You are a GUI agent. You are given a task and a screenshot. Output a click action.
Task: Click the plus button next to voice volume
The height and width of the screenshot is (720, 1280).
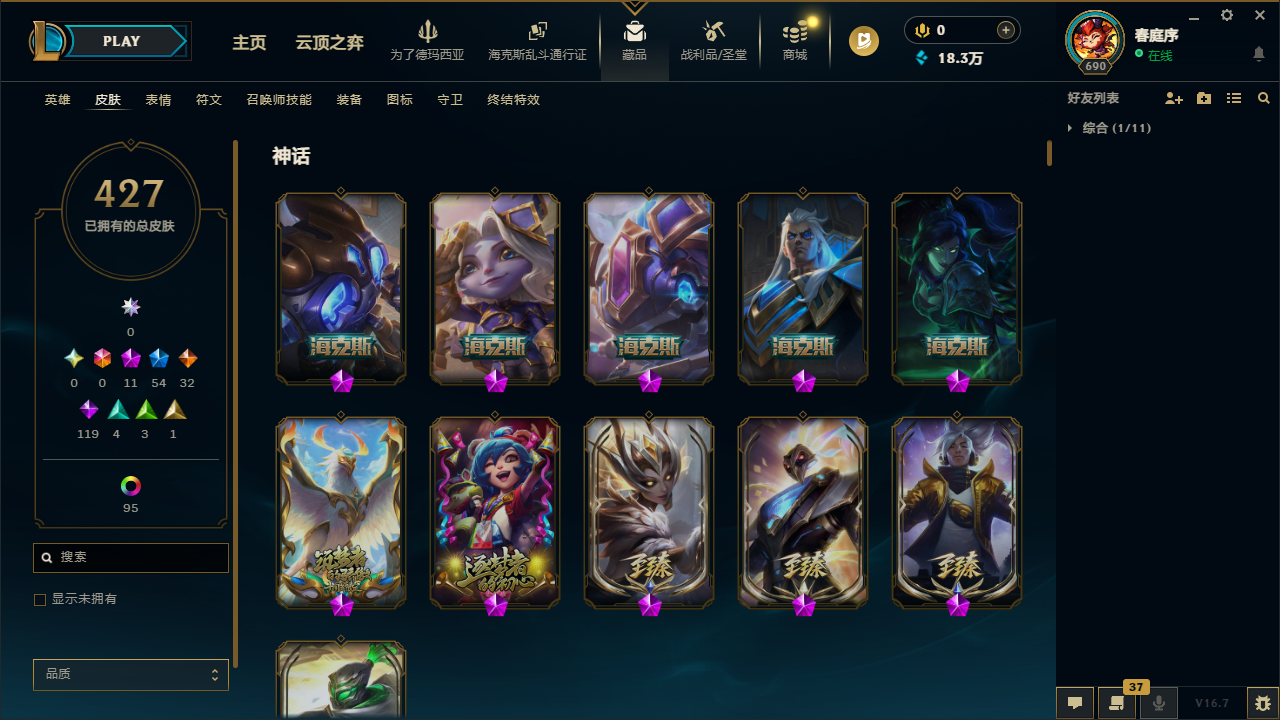click(1005, 30)
